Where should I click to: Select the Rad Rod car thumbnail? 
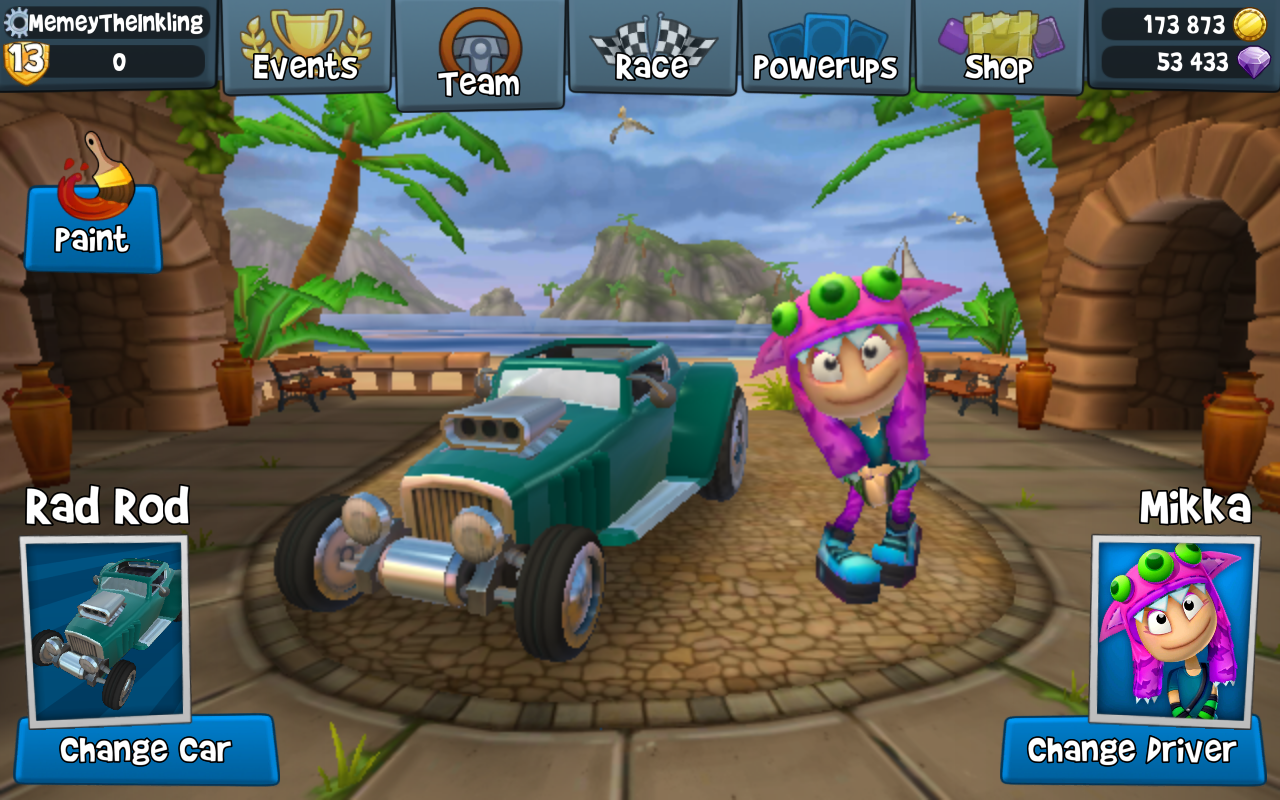(105, 630)
